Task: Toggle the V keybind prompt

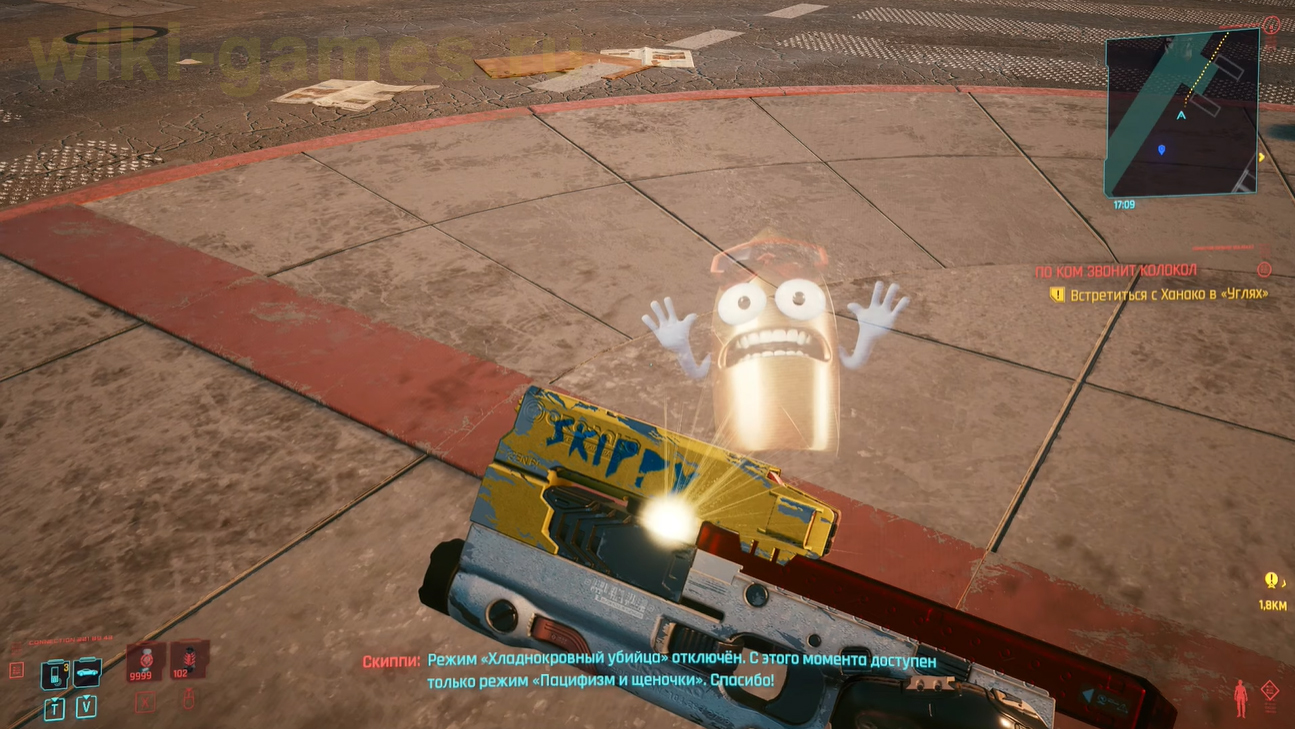Action: point(86,707)
